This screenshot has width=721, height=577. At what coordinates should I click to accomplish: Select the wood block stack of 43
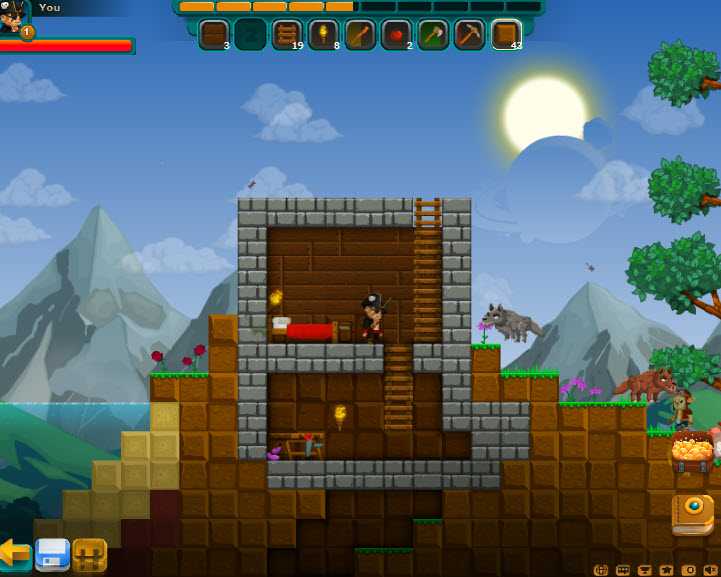coord(506,34)
